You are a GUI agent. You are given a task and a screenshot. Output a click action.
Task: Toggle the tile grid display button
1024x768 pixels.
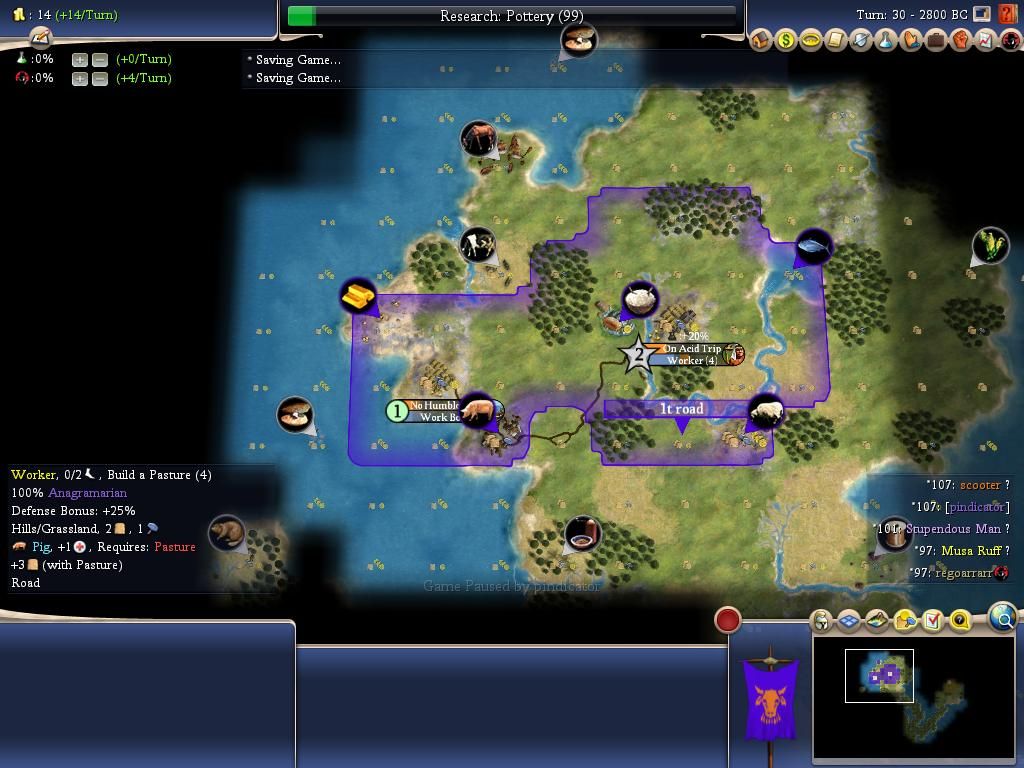[849, 621]
